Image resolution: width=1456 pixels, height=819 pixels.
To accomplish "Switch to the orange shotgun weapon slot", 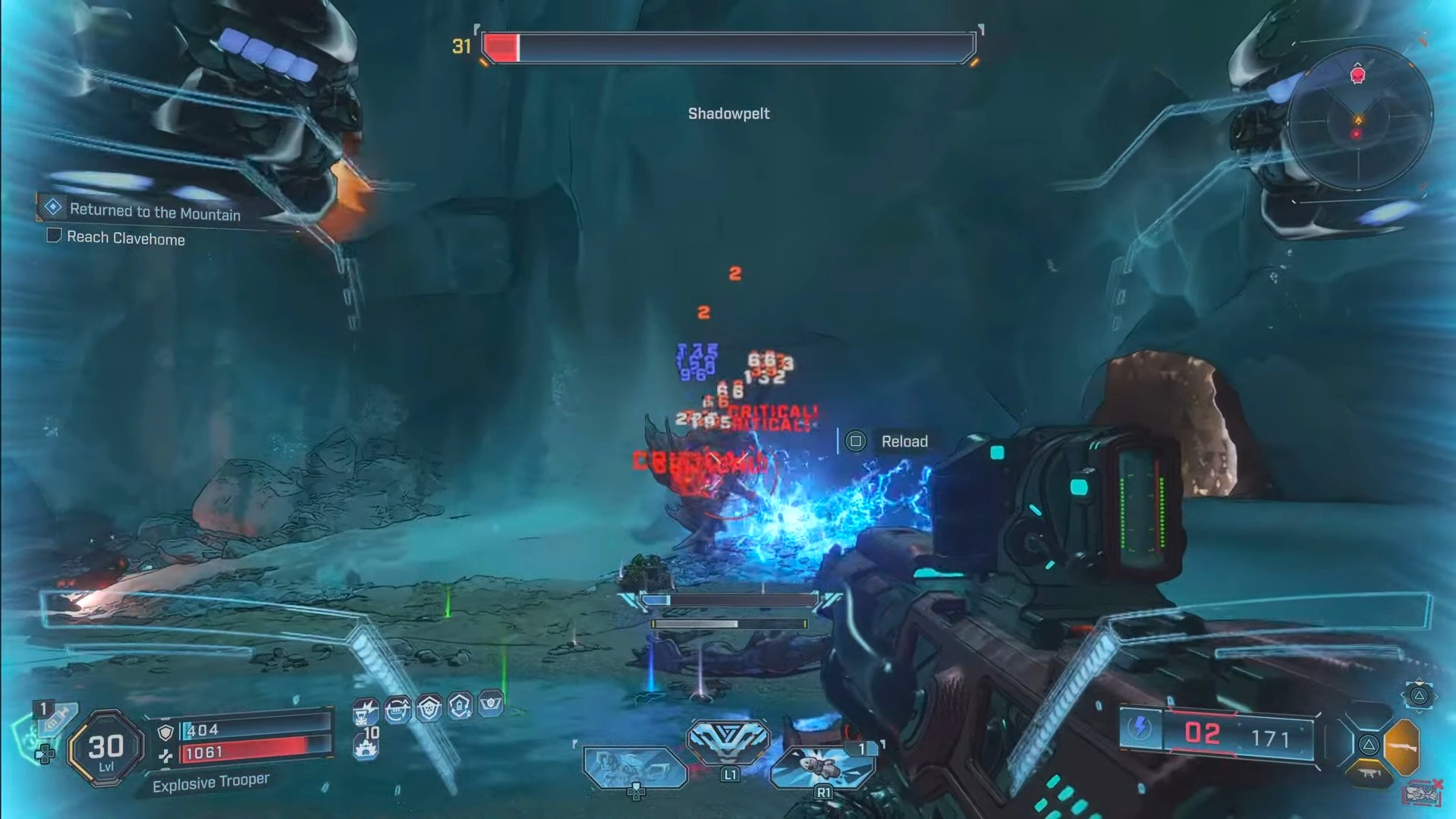I will [1401, 745].
